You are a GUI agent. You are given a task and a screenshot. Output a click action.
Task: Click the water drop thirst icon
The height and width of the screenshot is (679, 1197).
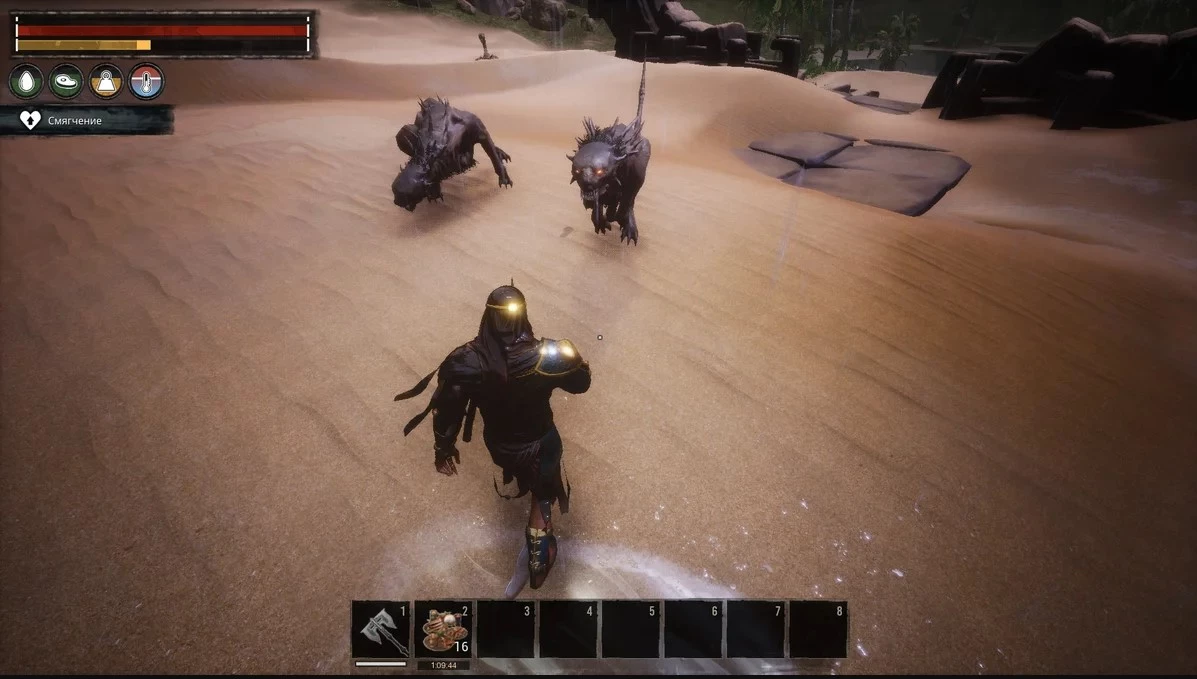click(27, 81)
